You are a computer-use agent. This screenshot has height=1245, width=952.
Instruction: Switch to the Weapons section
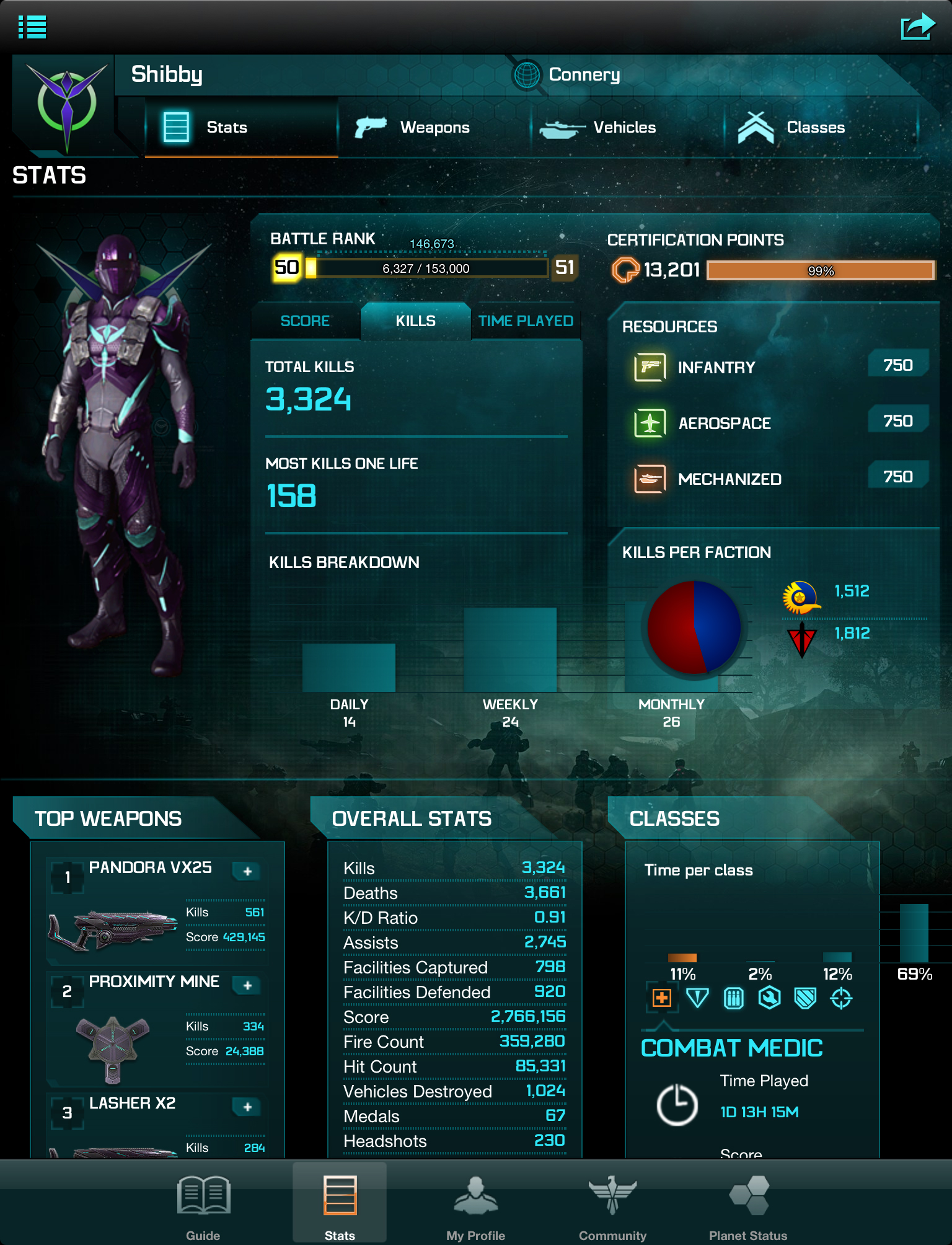[413, 127]
